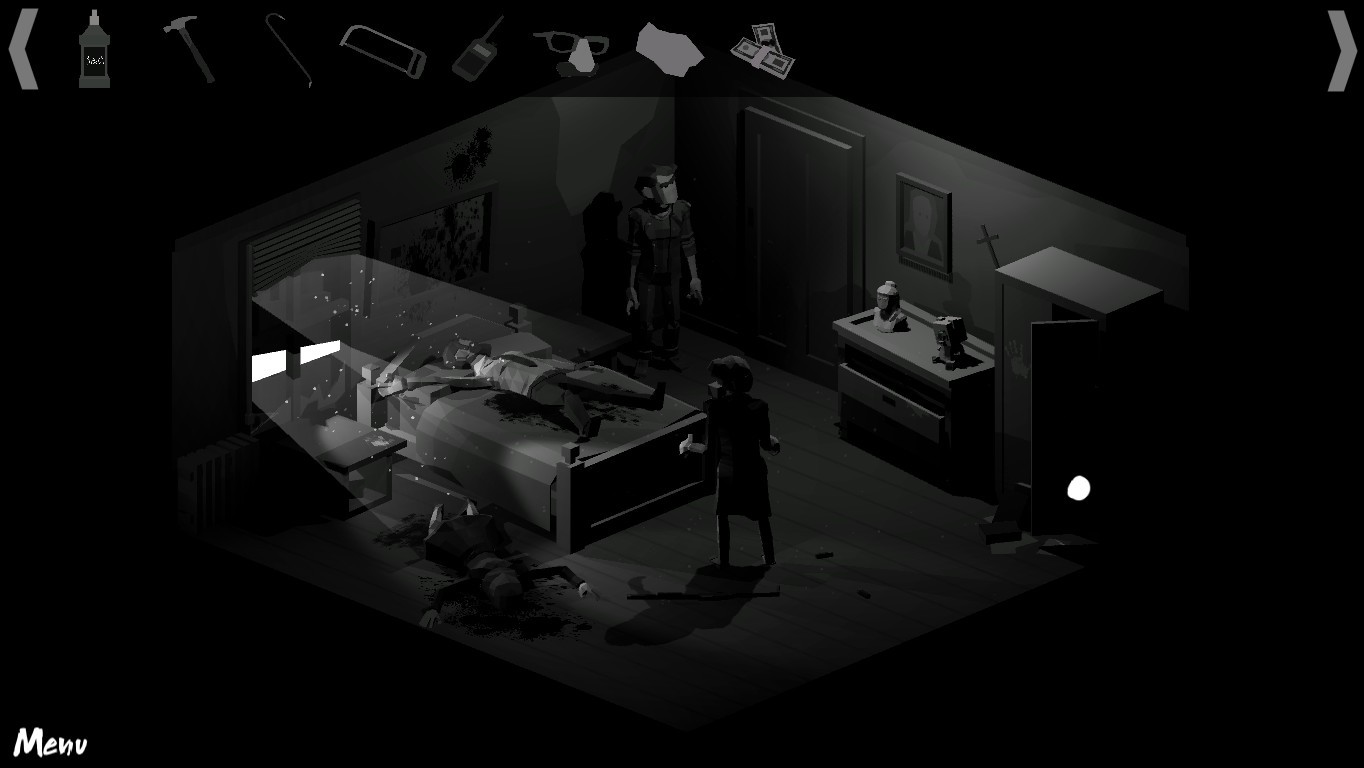Open the Menu in the bottom corner
This screenshot has width=1364, height=768.
click(x=52, y=742)
